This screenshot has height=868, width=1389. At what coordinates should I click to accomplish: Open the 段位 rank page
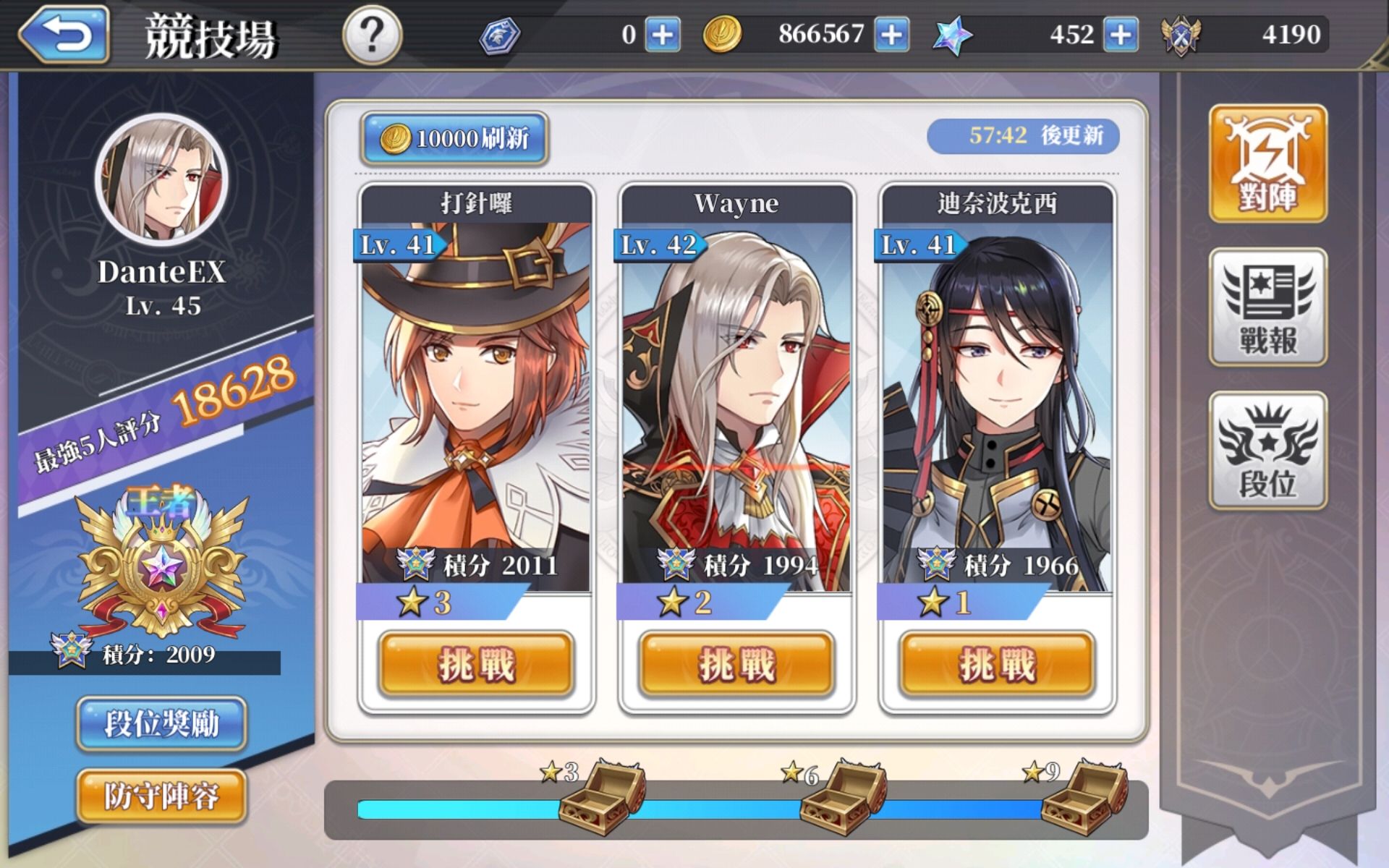pos(1267,451)
